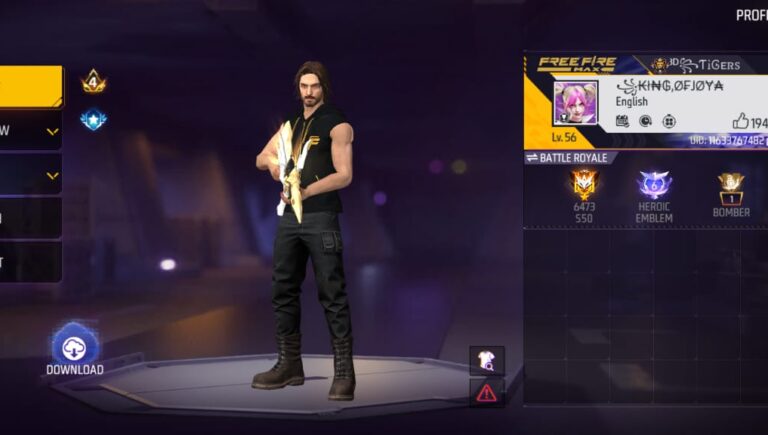This screenshot has width=768, height=435.
Task: Open the Bomber achievement badge
Action: [x=731, y=185]
